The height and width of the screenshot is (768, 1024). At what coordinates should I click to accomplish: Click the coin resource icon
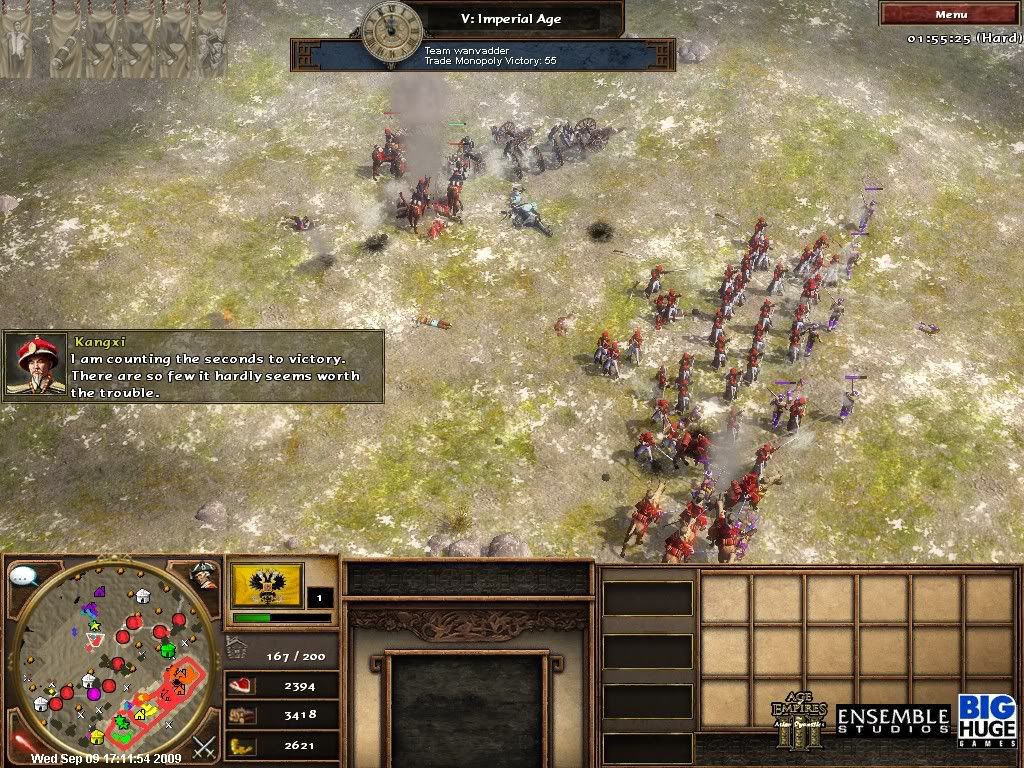241,745
